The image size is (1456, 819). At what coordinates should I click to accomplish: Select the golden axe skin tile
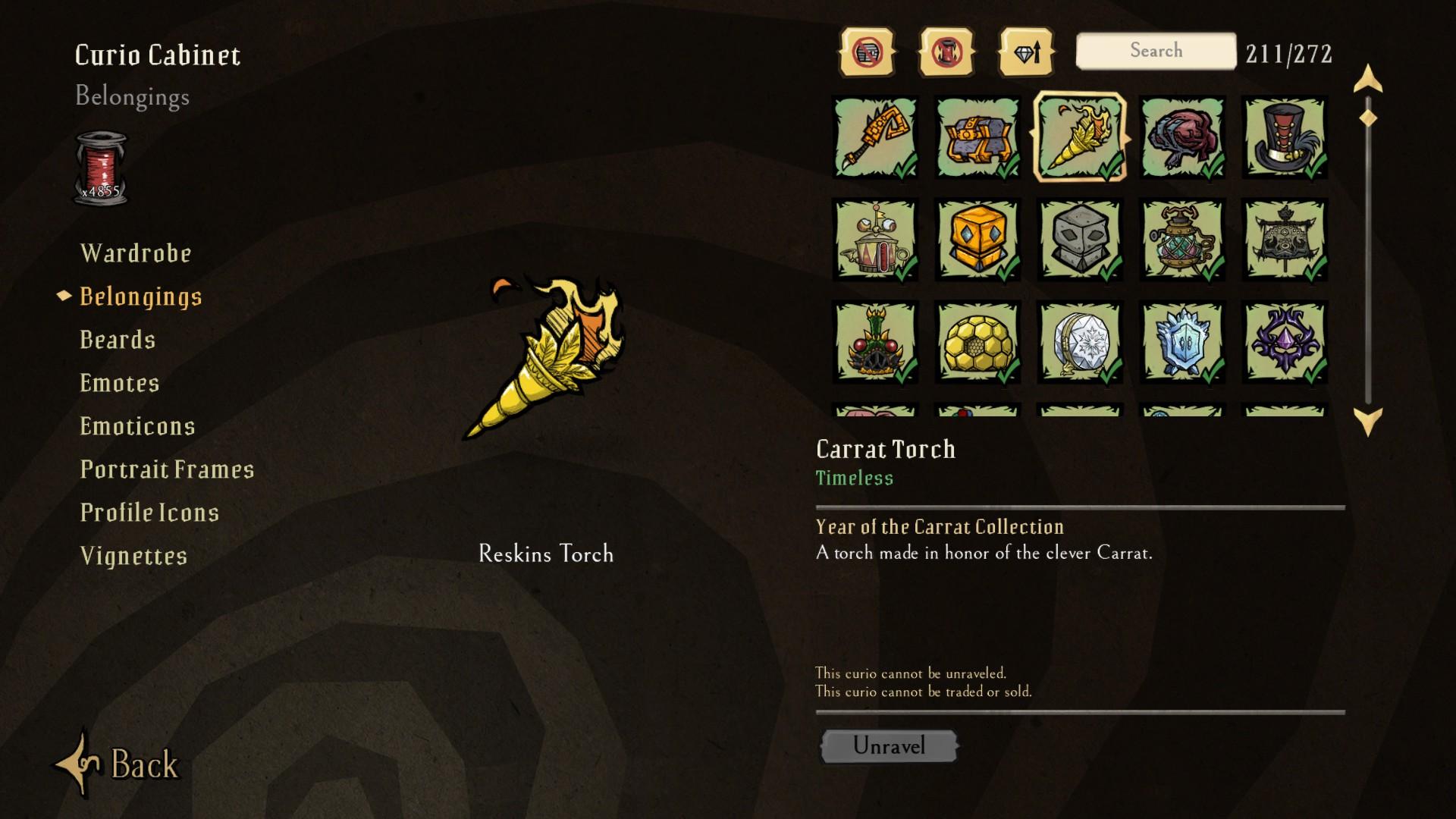pos(875,137)
